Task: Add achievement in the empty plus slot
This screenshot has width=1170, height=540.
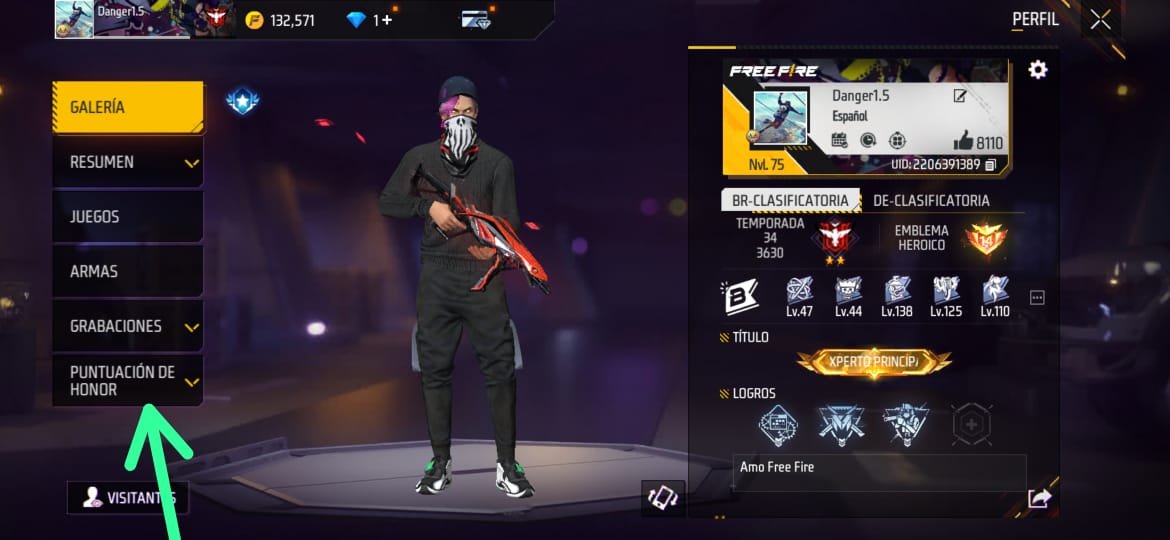Action: [971, 424]
